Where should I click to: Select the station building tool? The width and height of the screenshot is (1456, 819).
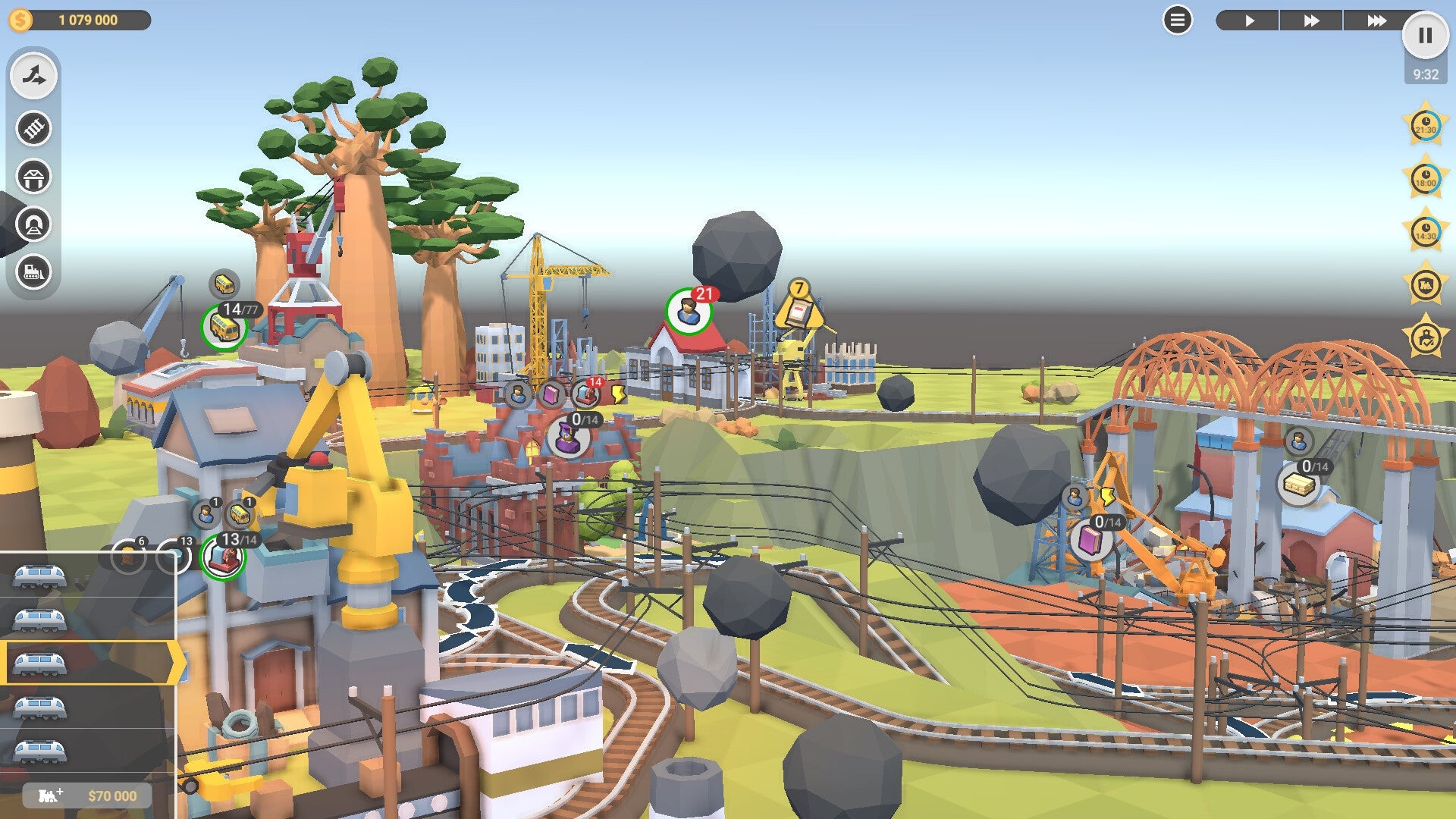click(x=32, y=173)
